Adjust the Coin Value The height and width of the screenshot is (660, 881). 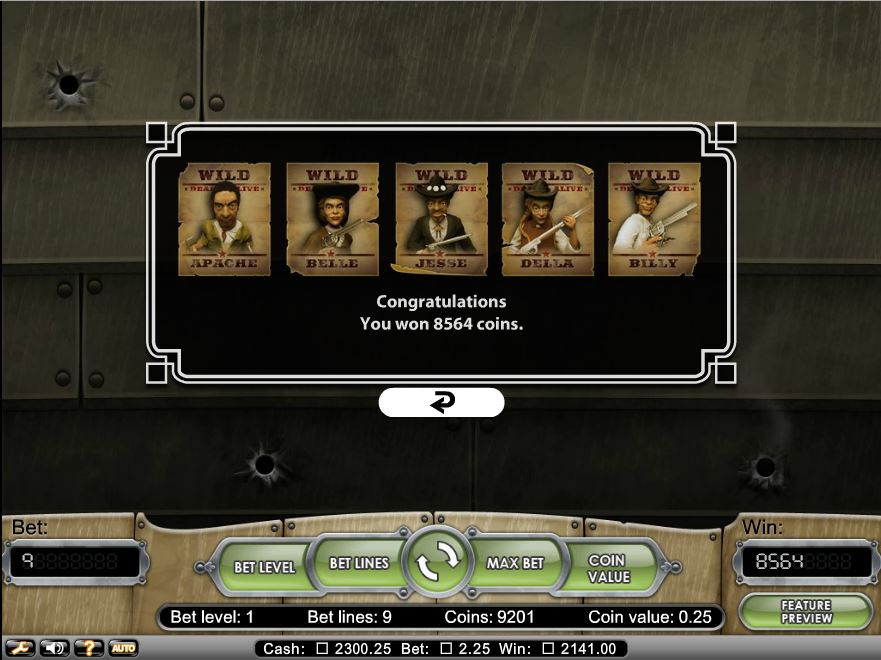coord(607,569)
